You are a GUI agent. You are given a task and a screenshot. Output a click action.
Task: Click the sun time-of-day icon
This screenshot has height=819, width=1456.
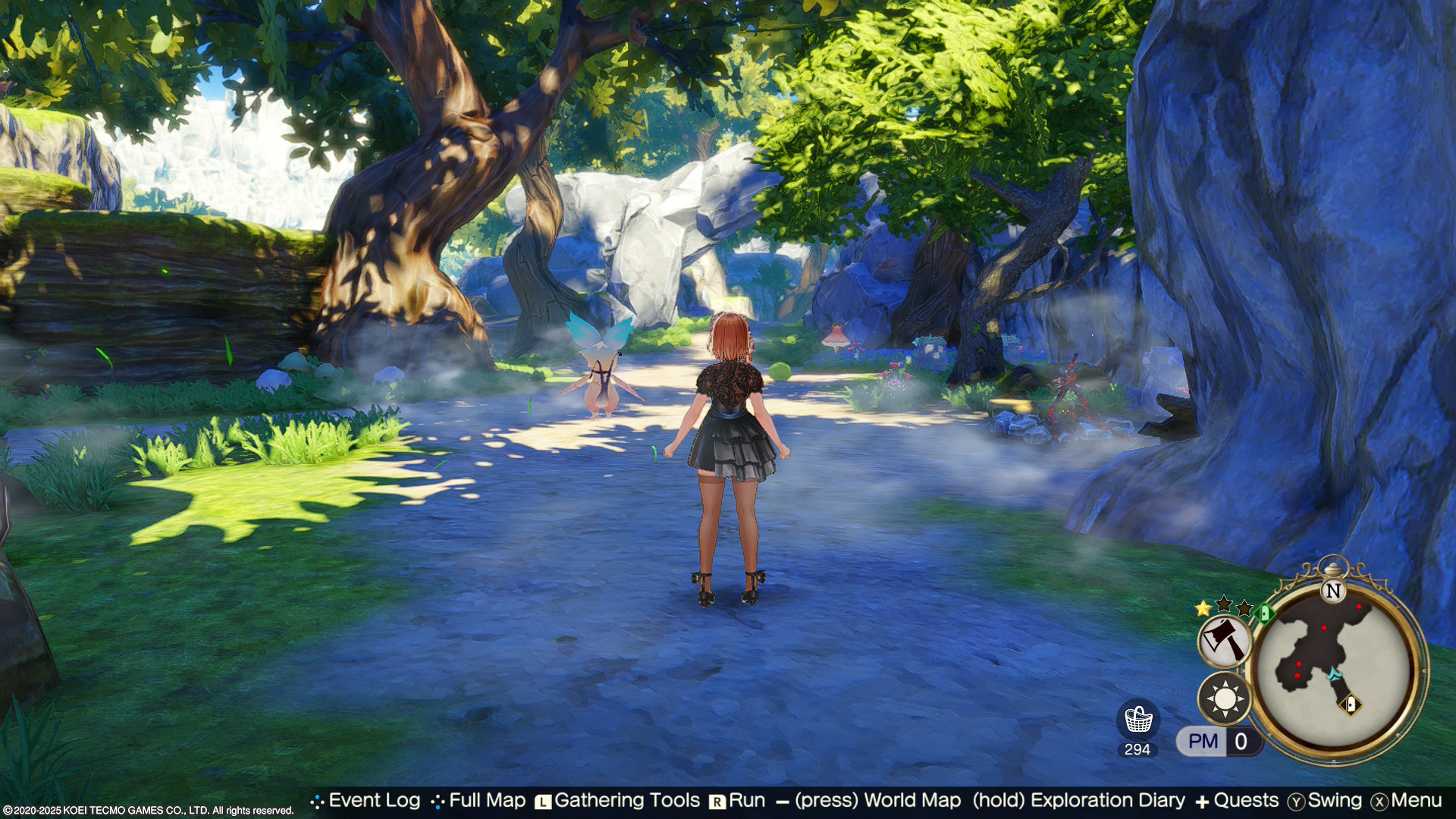click(1224, 698)
